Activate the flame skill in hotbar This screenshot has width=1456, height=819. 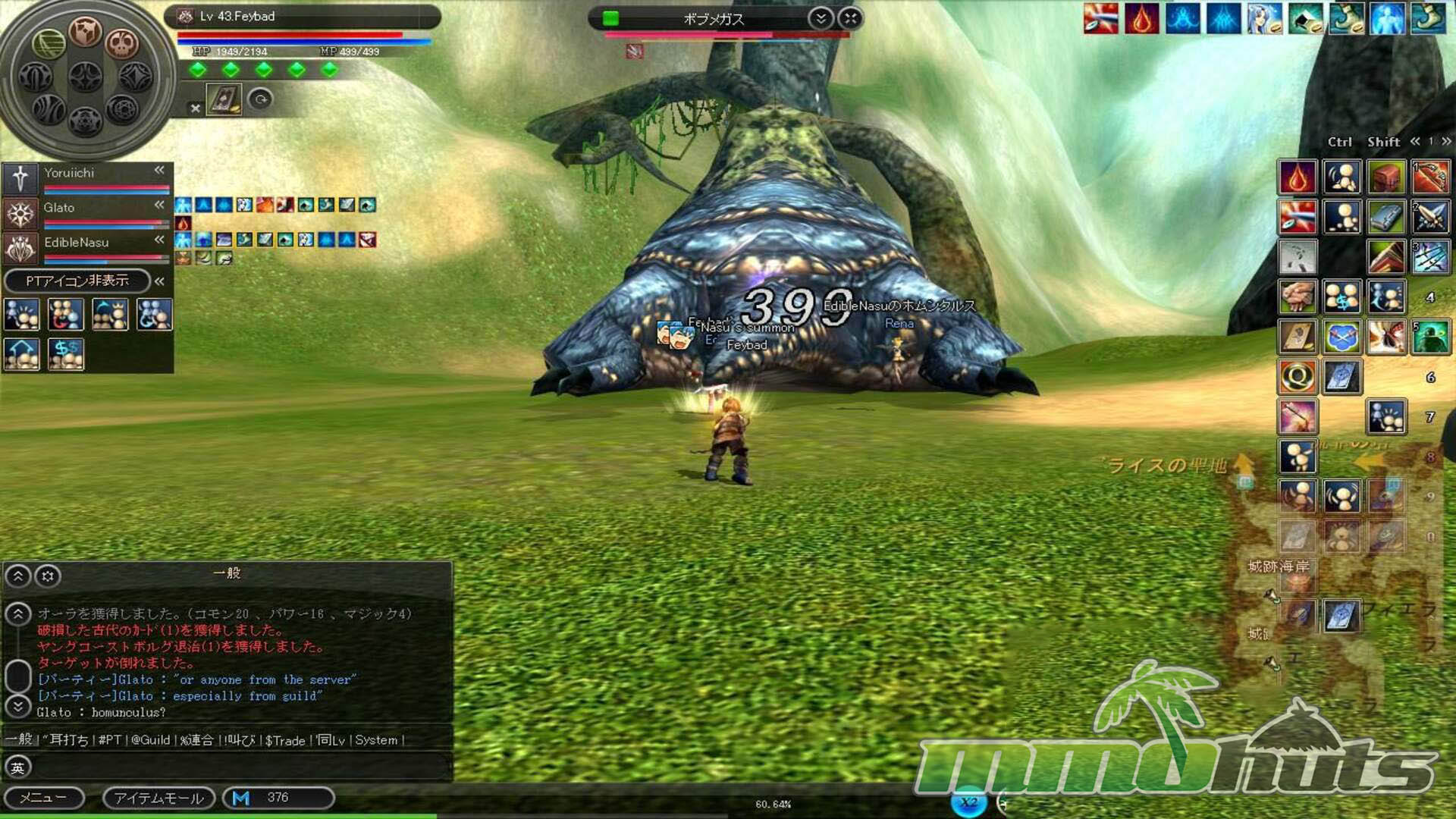(x=1298, y=177)
